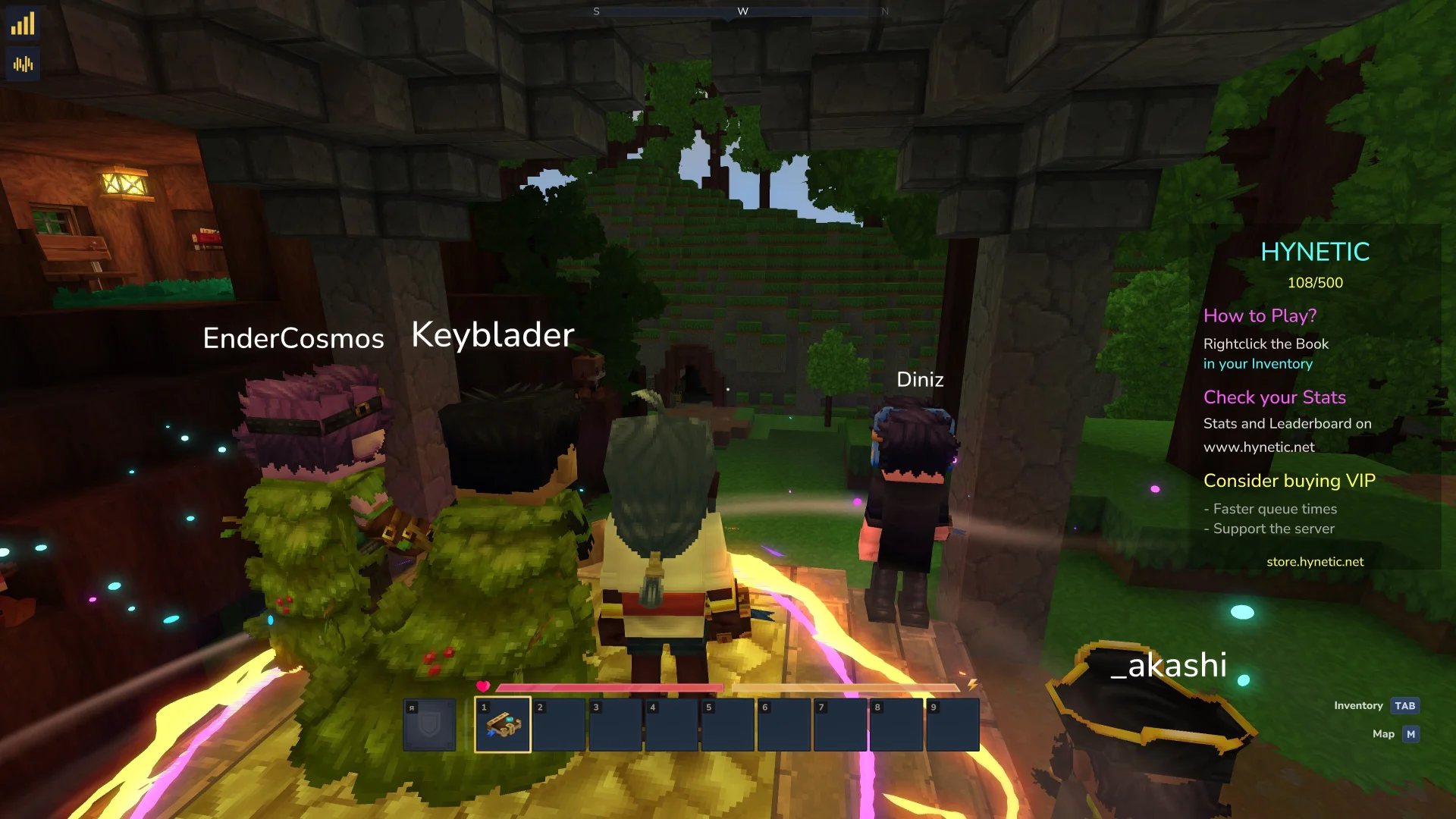Image resolution: width=1456 pixels, height=819 pixels.
Task: Toggle the audio waveform icon
Action: tap(23, 64)
